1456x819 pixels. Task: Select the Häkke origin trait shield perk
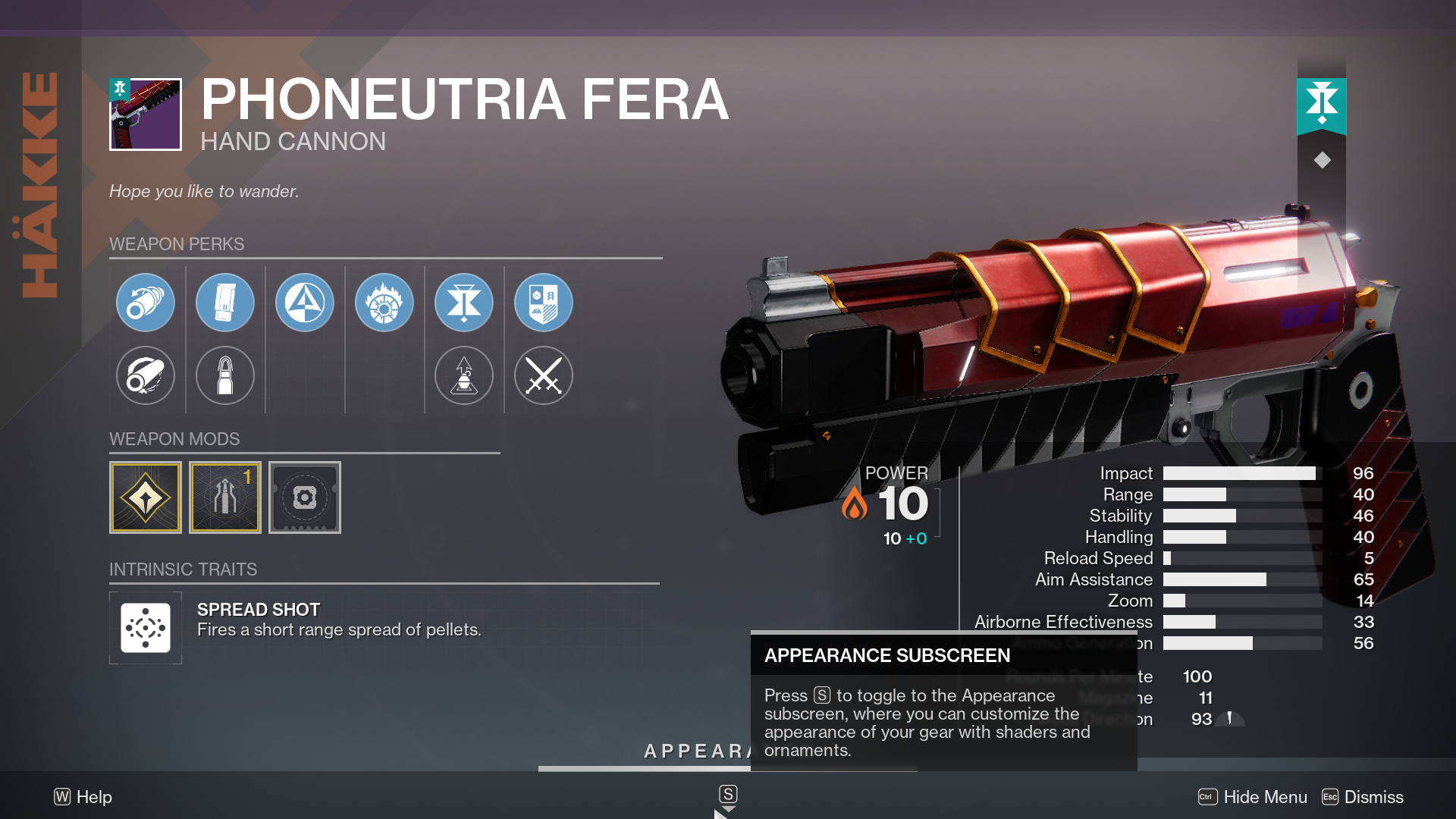[x=544, y=302]
